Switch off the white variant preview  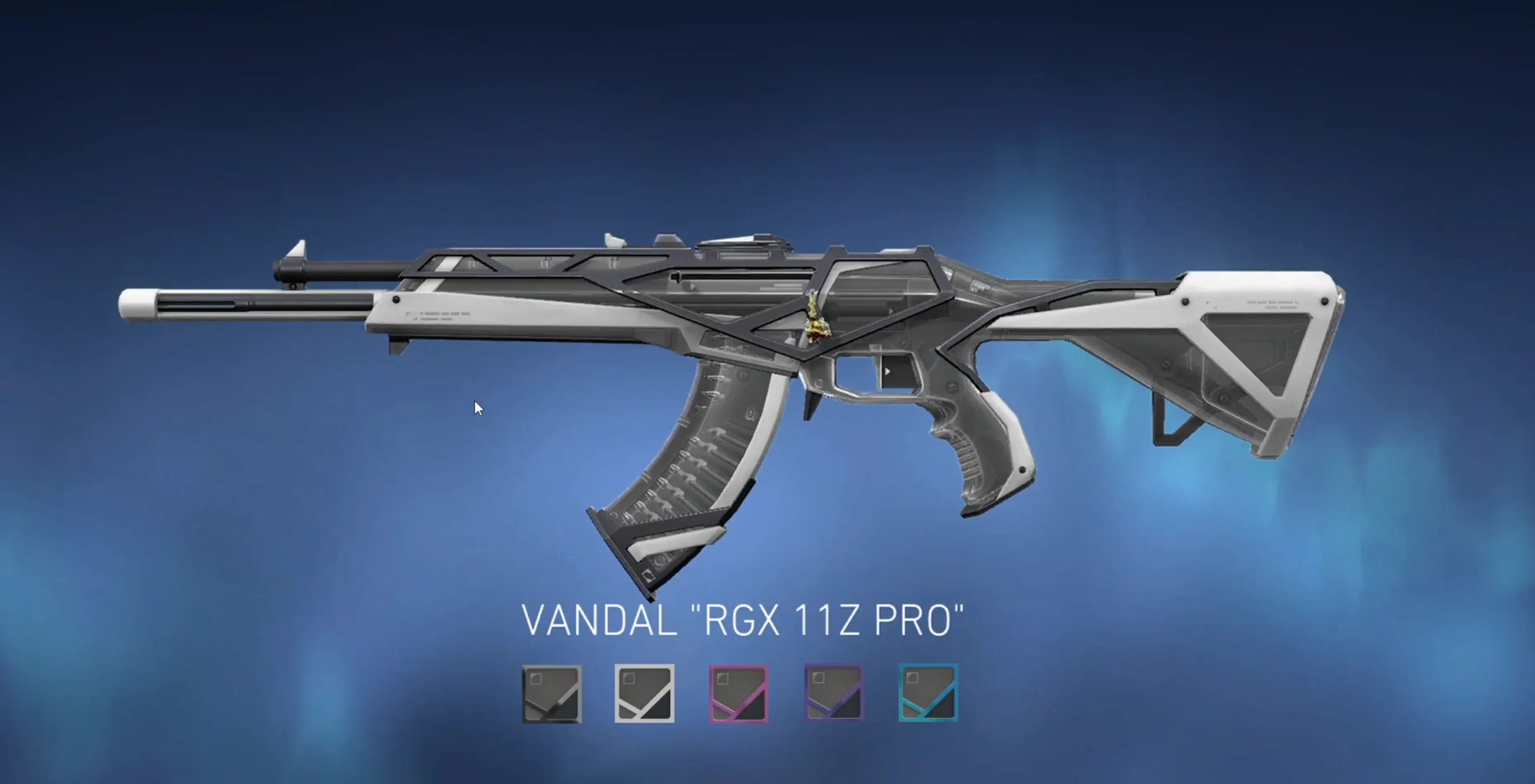(645, 694)
